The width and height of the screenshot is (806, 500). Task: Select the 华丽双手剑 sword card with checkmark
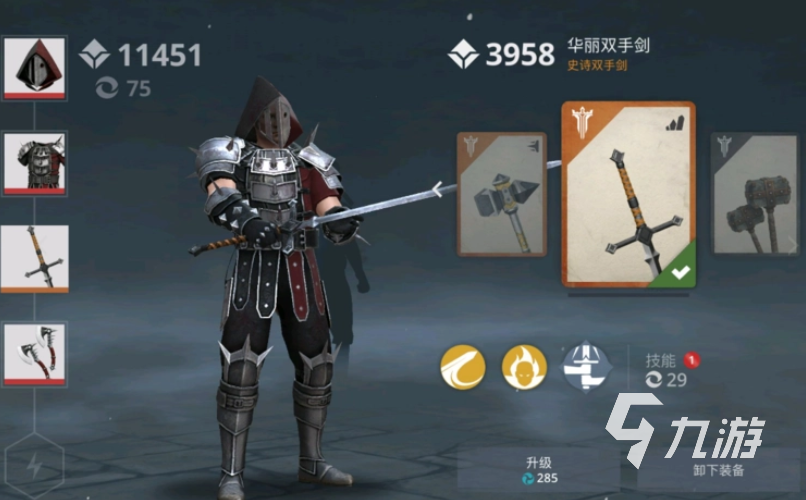tap(628, 194)
